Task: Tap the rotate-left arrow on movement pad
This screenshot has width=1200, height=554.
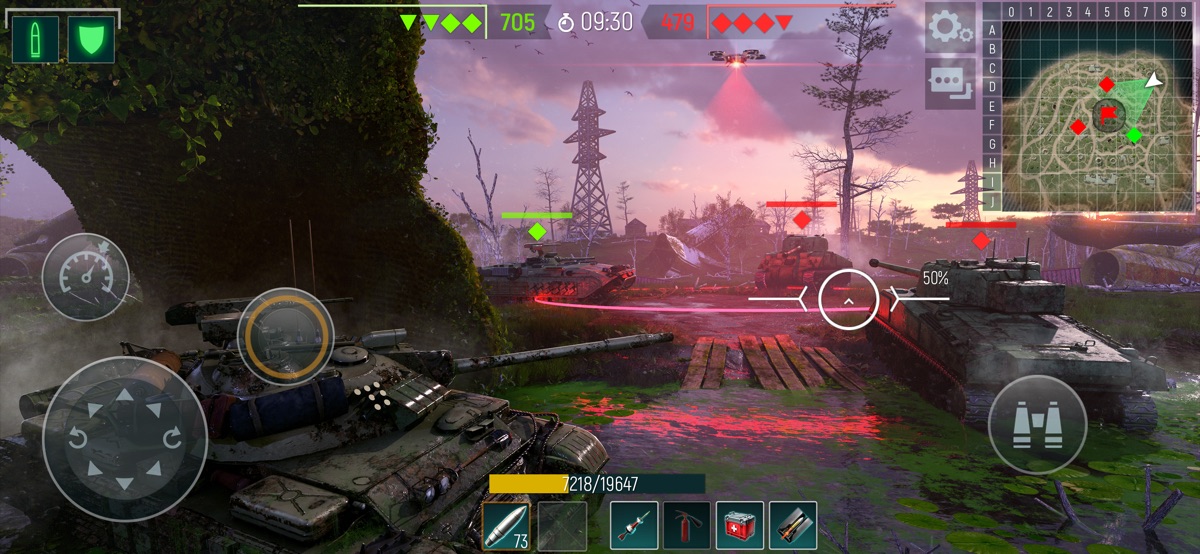Action: tap(78, 438)
